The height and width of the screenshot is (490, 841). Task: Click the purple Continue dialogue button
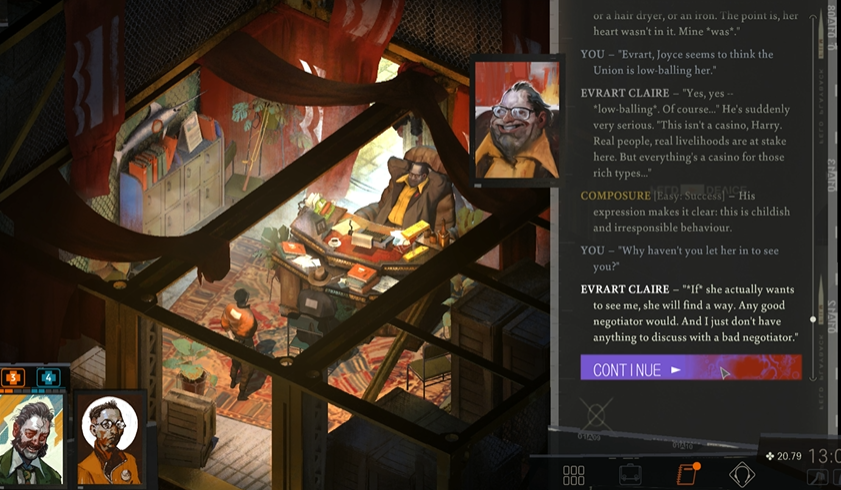point(690,369)
